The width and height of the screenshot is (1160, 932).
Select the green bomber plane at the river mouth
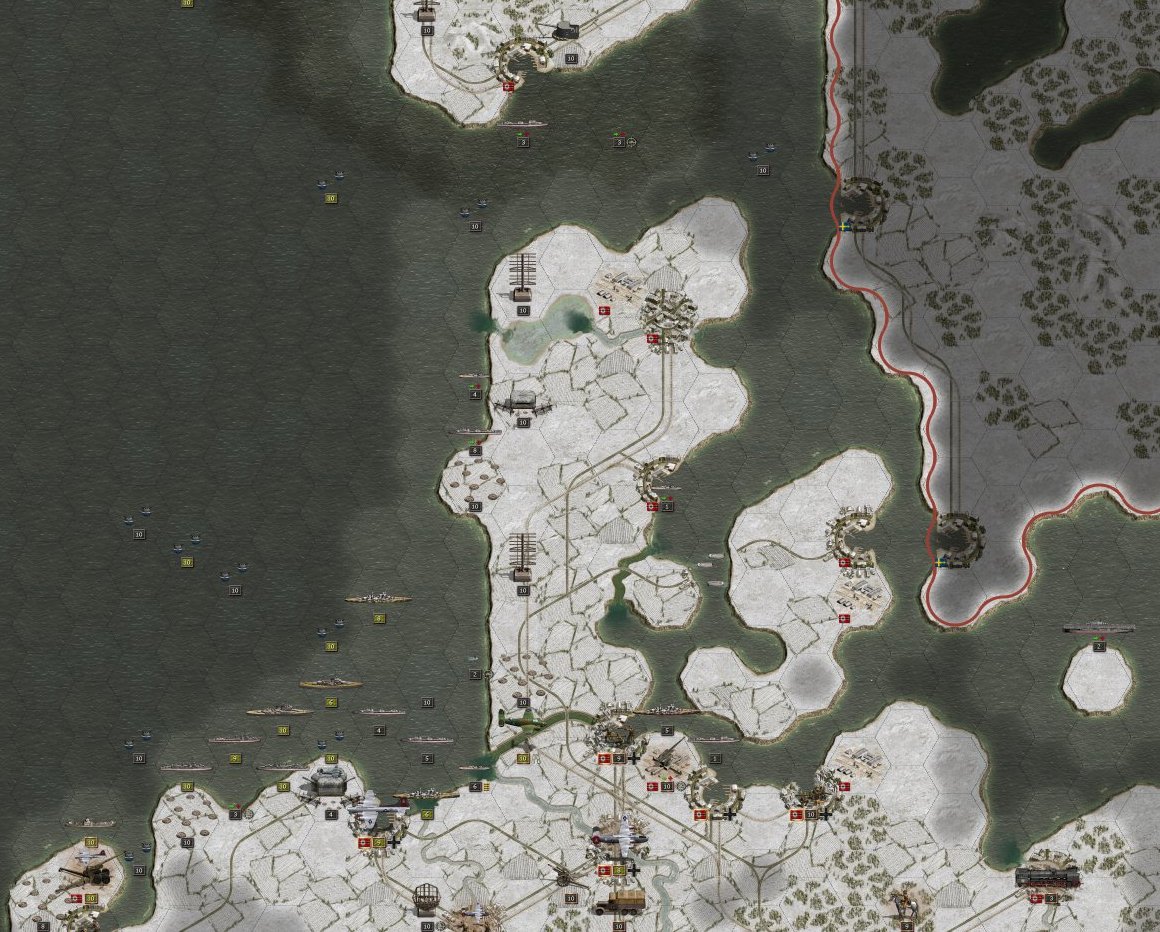point(522,720)
